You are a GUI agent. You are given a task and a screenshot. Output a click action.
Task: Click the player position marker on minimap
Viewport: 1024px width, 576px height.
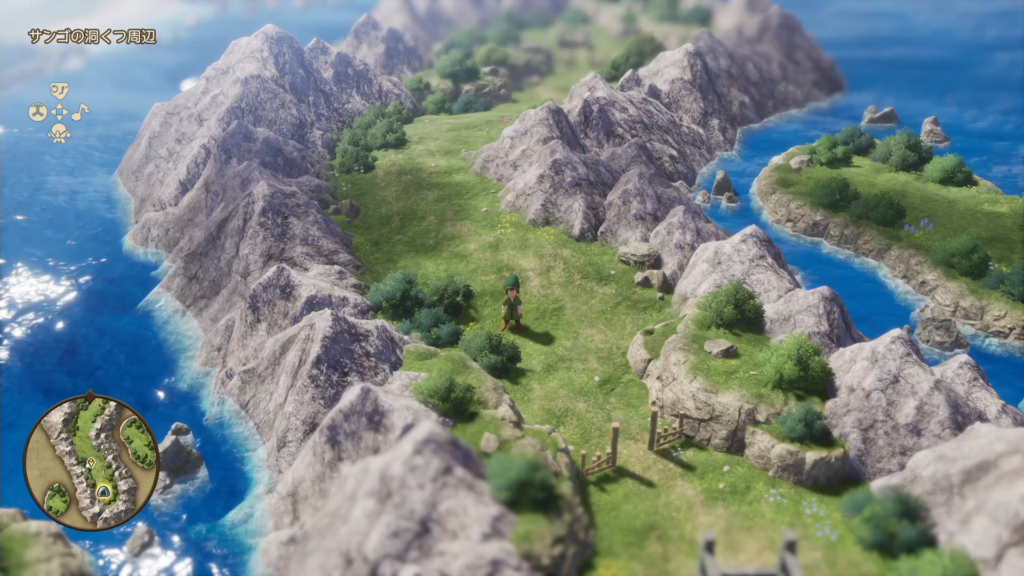[90, 463]
